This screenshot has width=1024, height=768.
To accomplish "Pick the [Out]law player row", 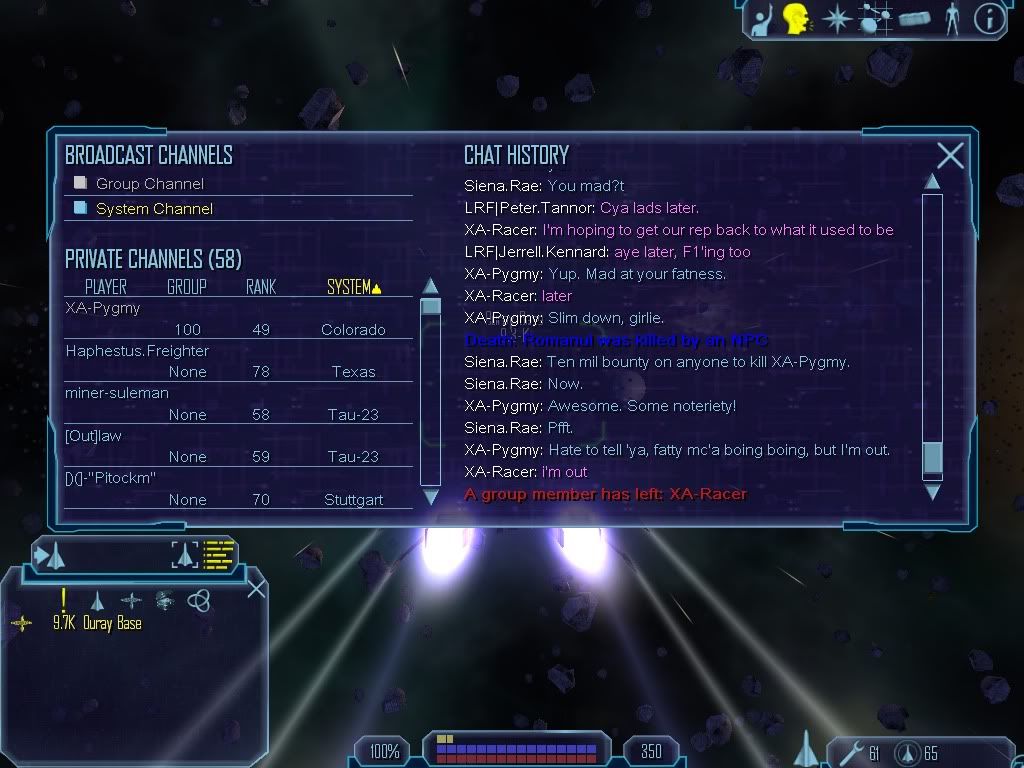I will pyautogui.click(x=93, y=436).
